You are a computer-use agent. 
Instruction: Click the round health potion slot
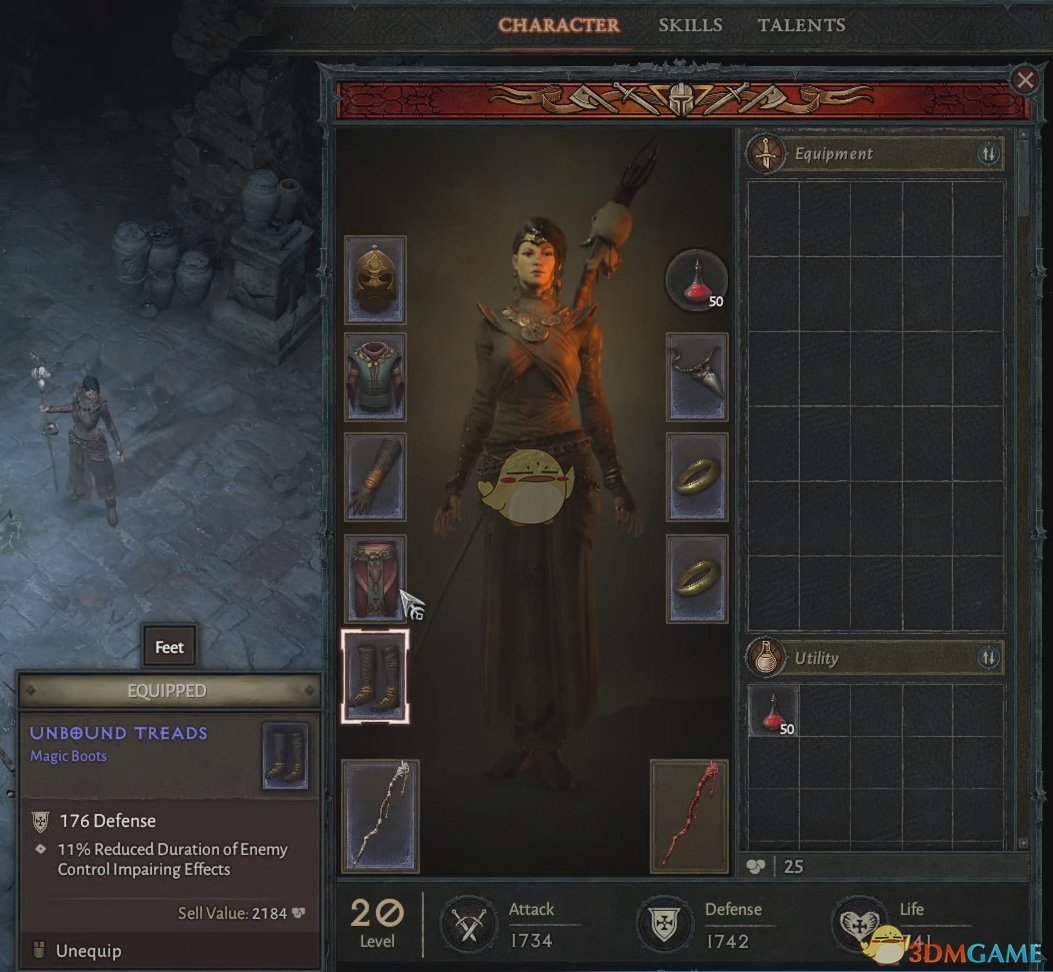697,280
